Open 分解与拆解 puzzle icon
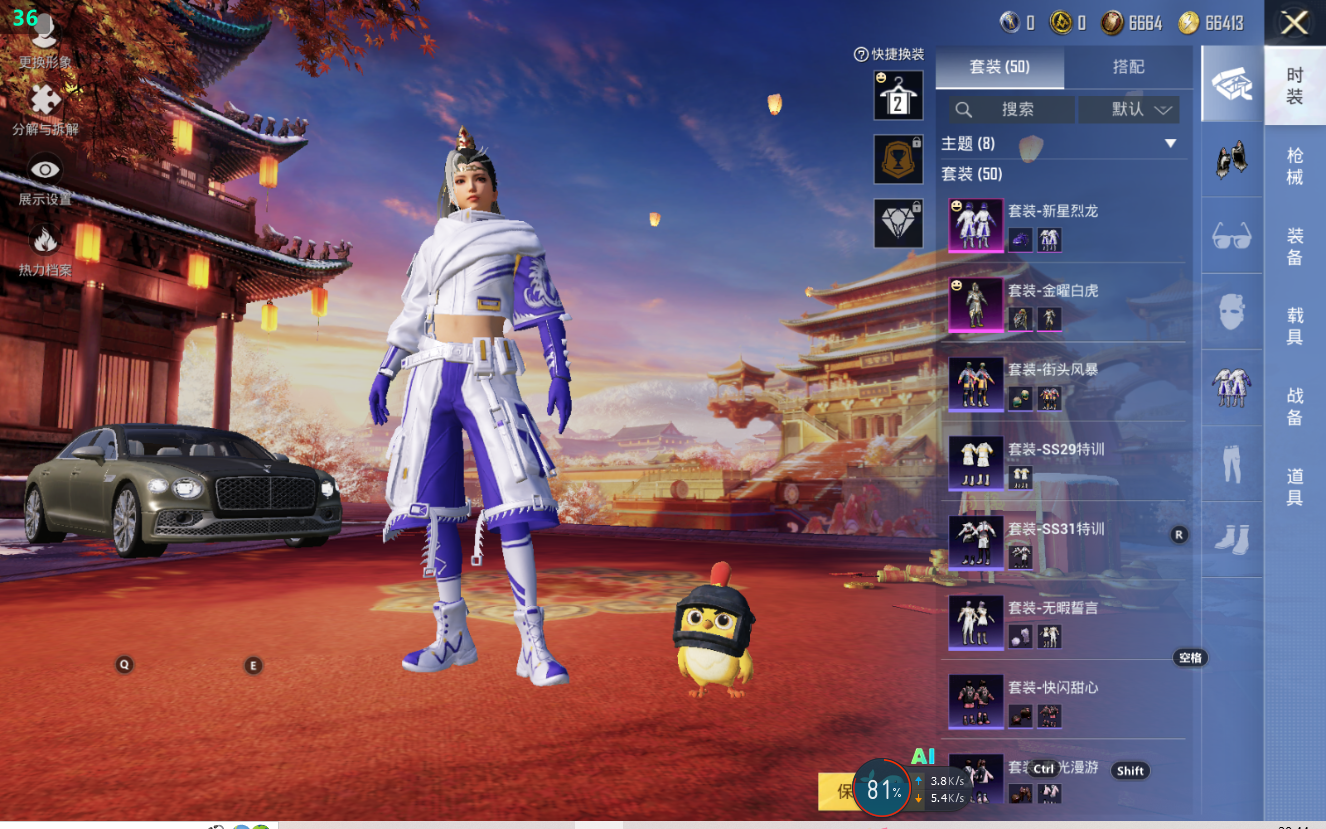 [x=45, y=101]
